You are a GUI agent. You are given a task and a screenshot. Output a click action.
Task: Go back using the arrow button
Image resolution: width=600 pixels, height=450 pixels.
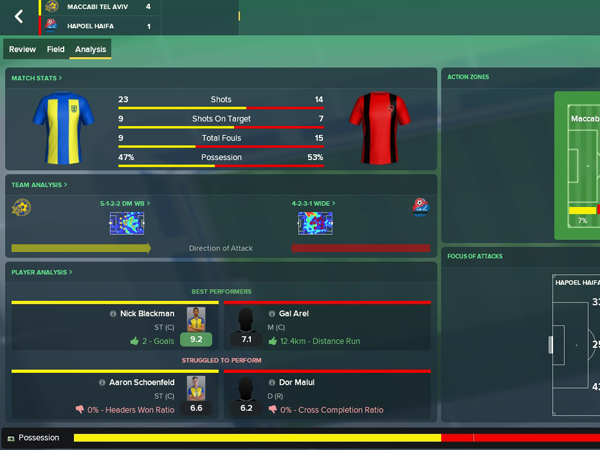tap(18, 17)
